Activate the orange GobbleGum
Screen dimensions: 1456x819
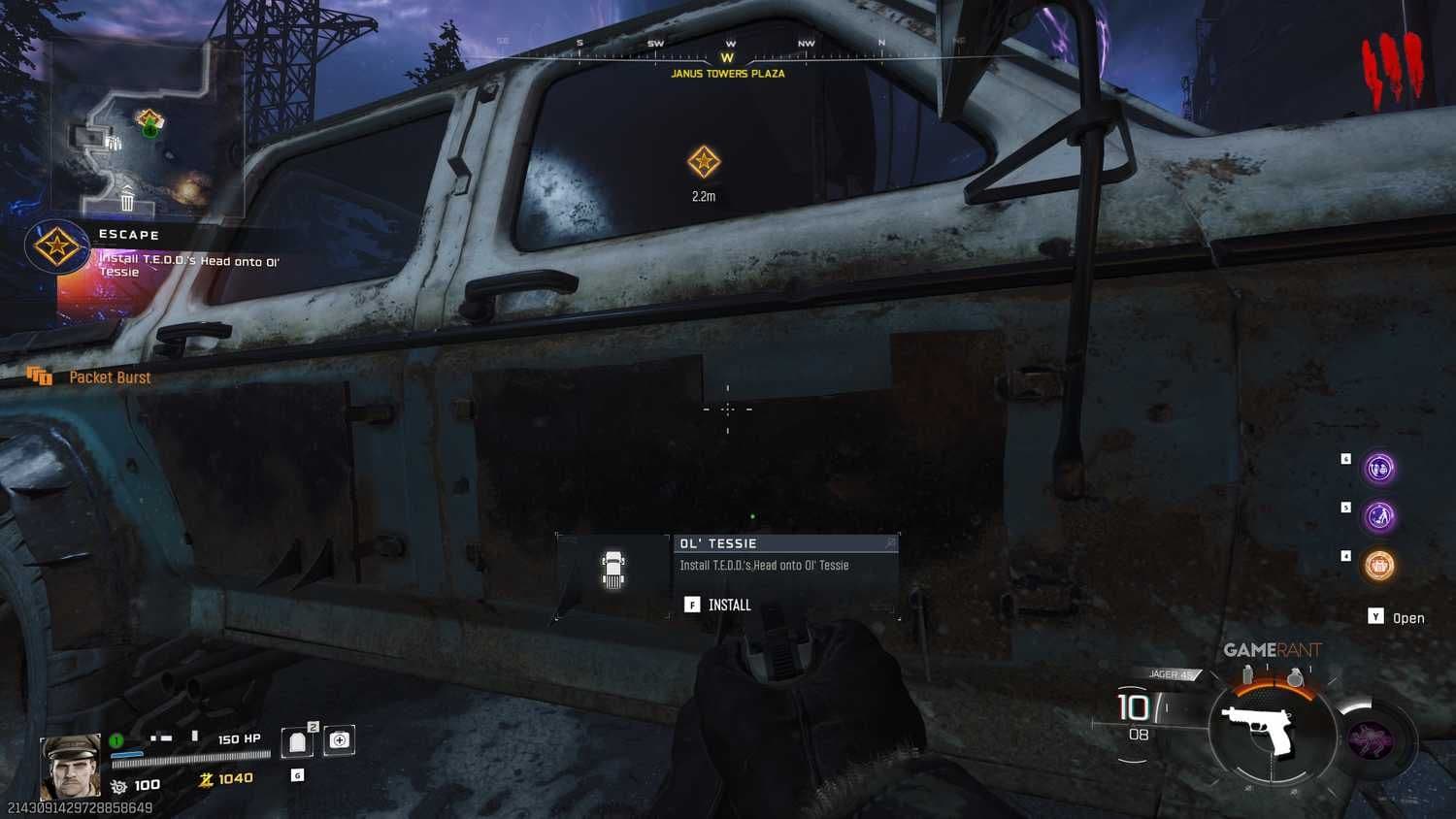(x=1379, y=565)
